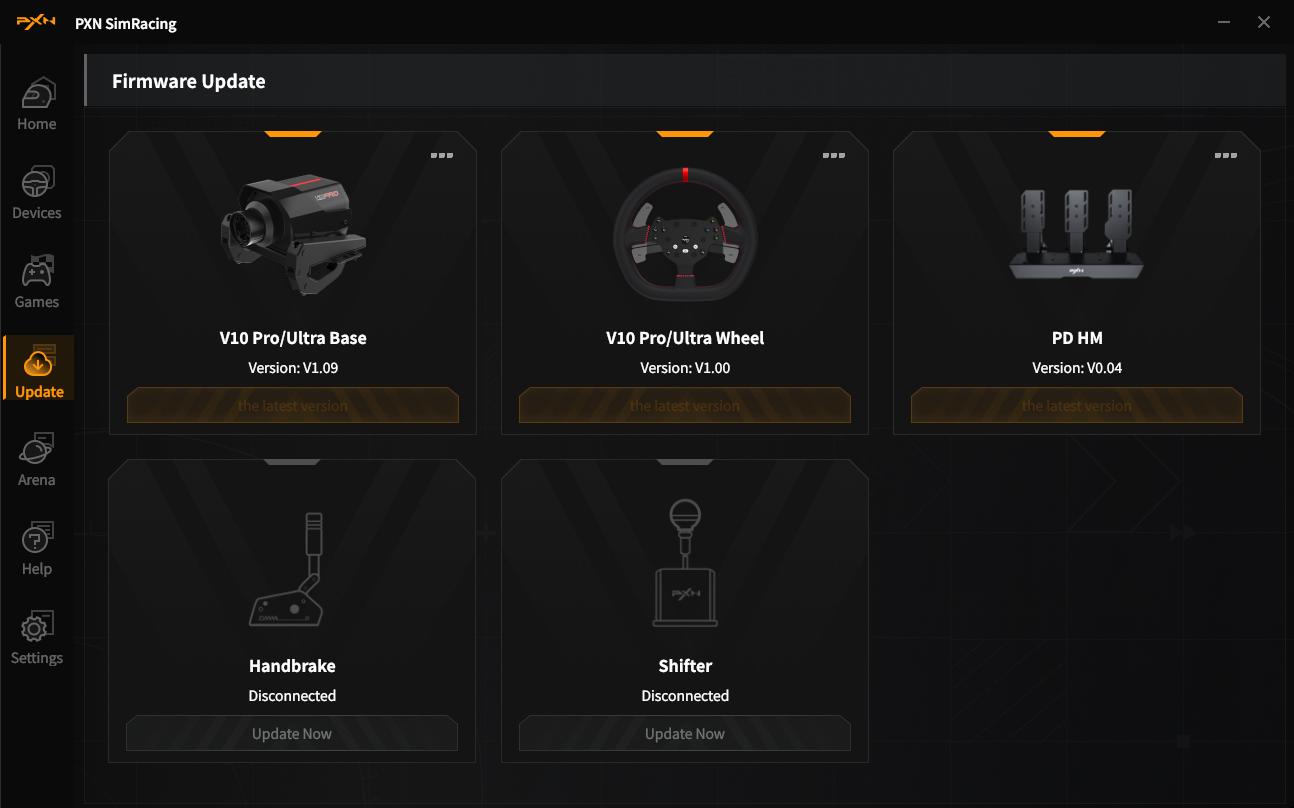Close the PXN SimRacing window

(x=1264, y=22)
